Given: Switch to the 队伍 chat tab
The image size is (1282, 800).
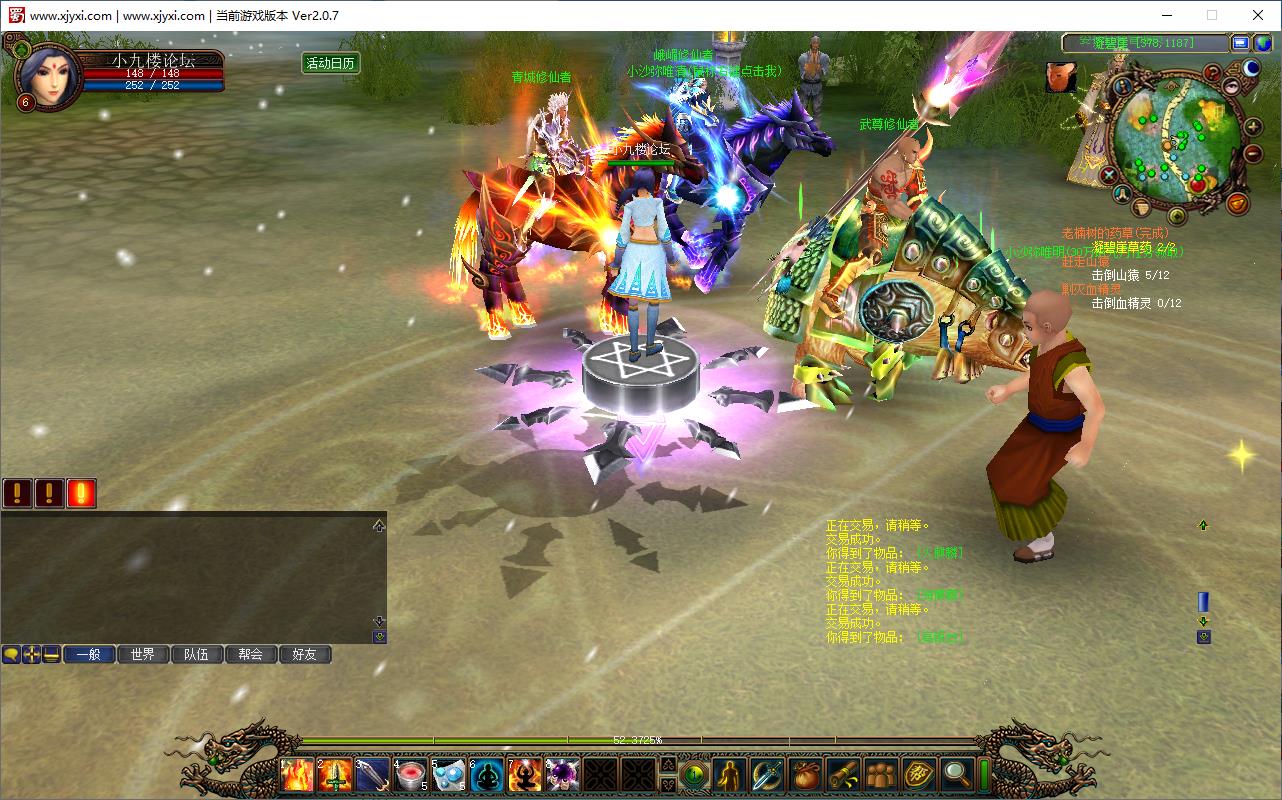Looking at the screenshot, I should point(196,654).
